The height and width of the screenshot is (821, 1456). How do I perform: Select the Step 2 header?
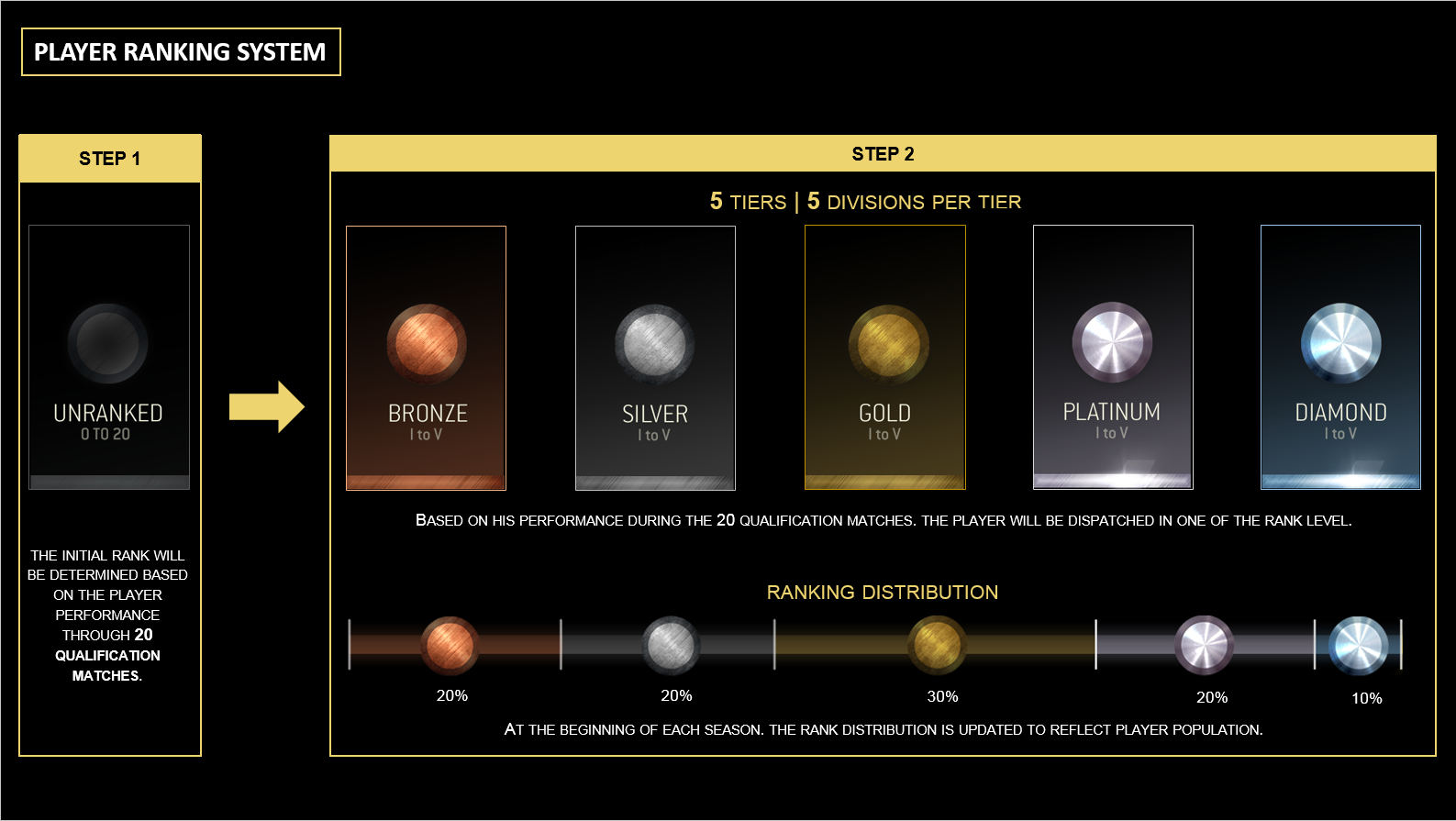[x=883, y=154]
